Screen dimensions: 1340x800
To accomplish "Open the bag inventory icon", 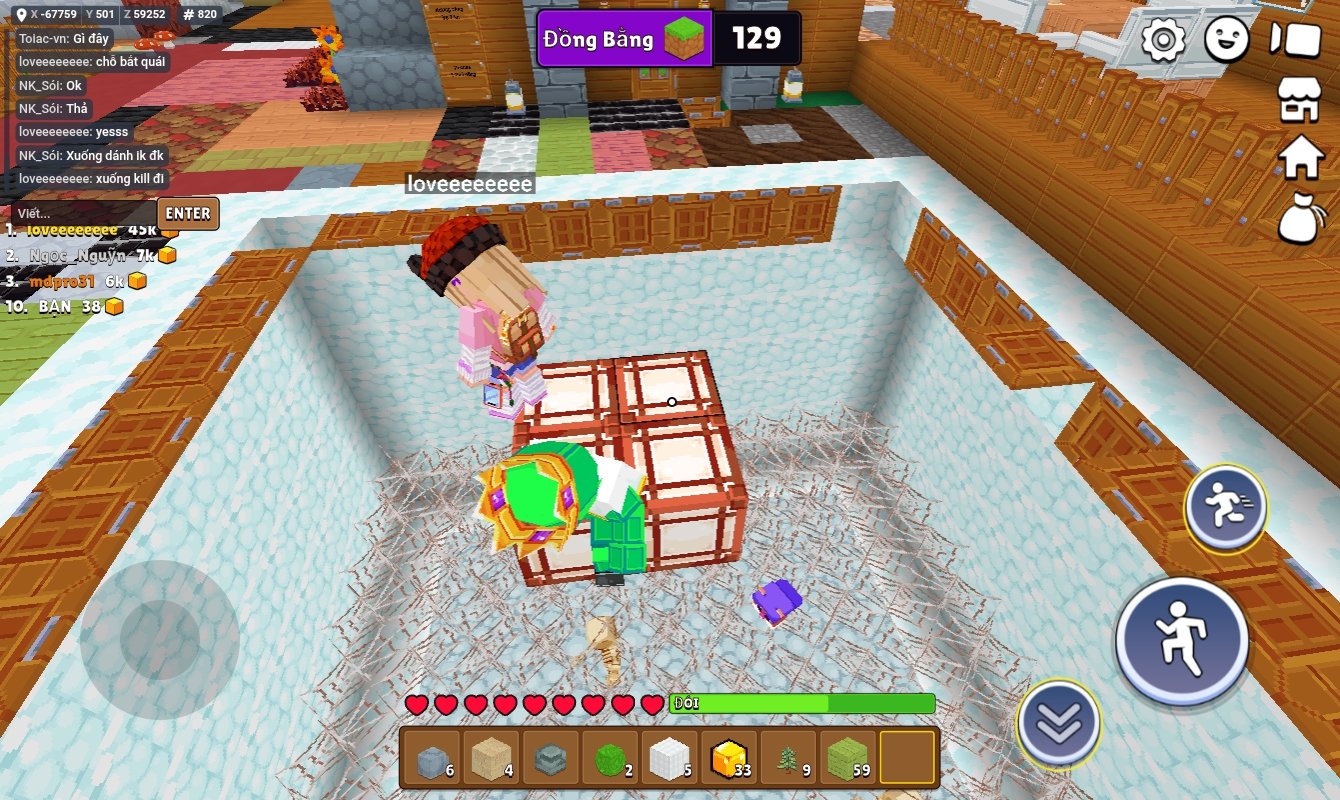I will (1301, 217).
